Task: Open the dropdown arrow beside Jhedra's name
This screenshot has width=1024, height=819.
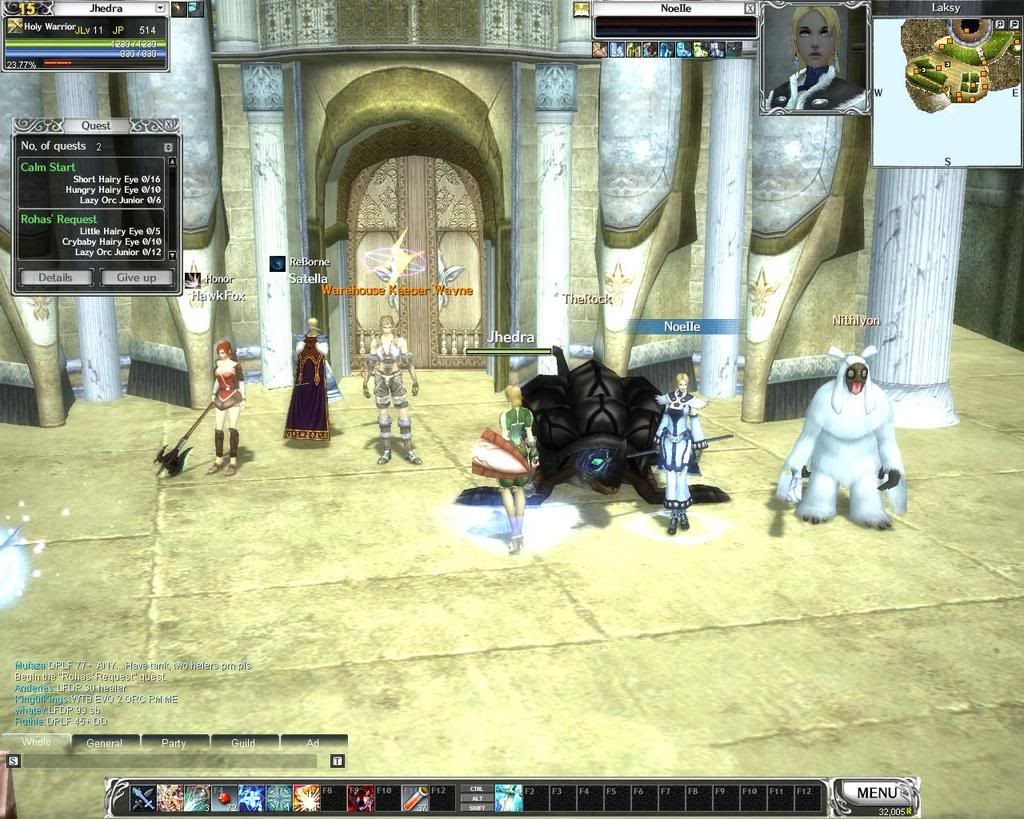Action: click(x=160, y=8)
